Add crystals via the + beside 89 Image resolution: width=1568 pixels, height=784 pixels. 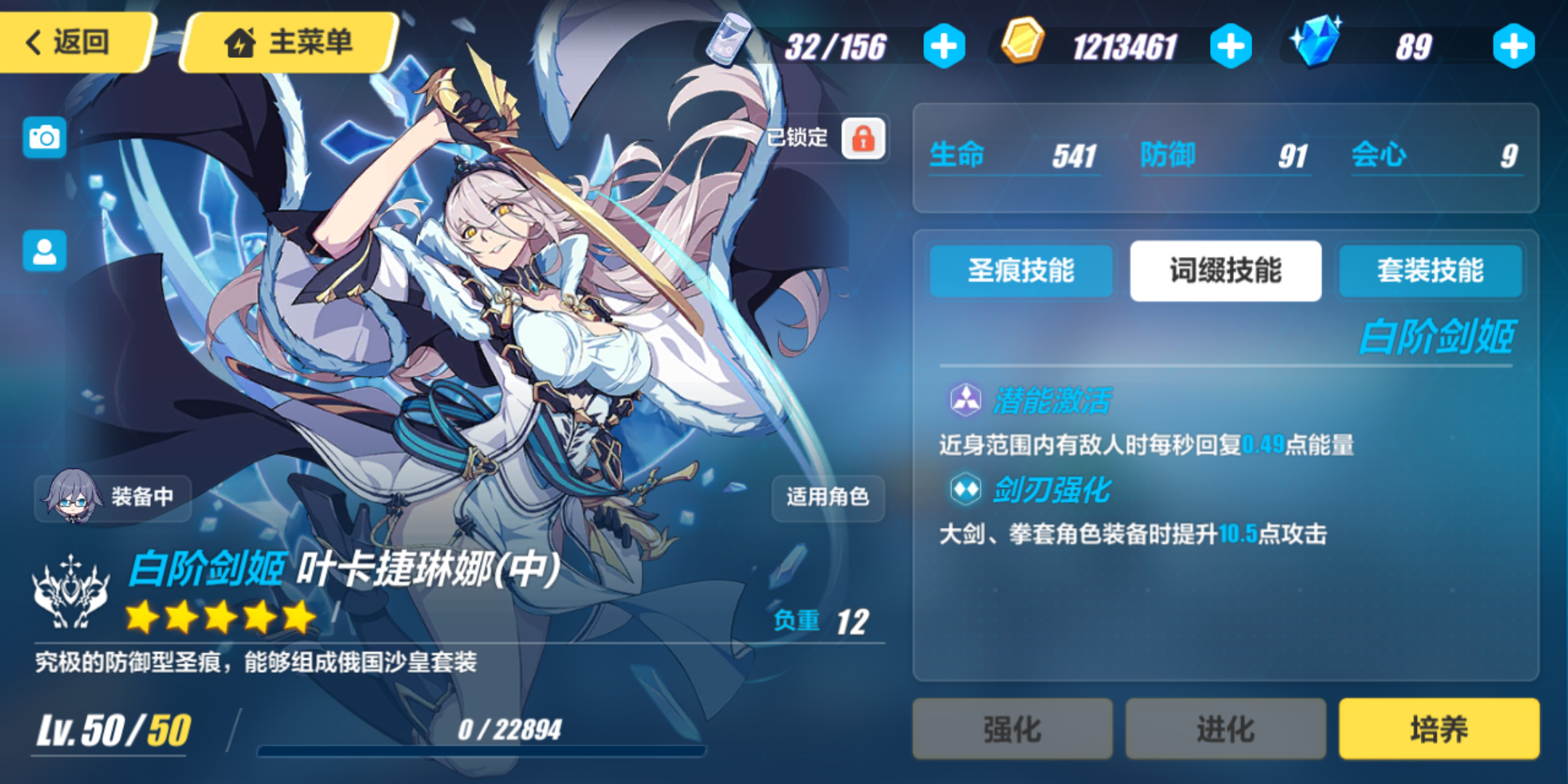[1514, 45]
